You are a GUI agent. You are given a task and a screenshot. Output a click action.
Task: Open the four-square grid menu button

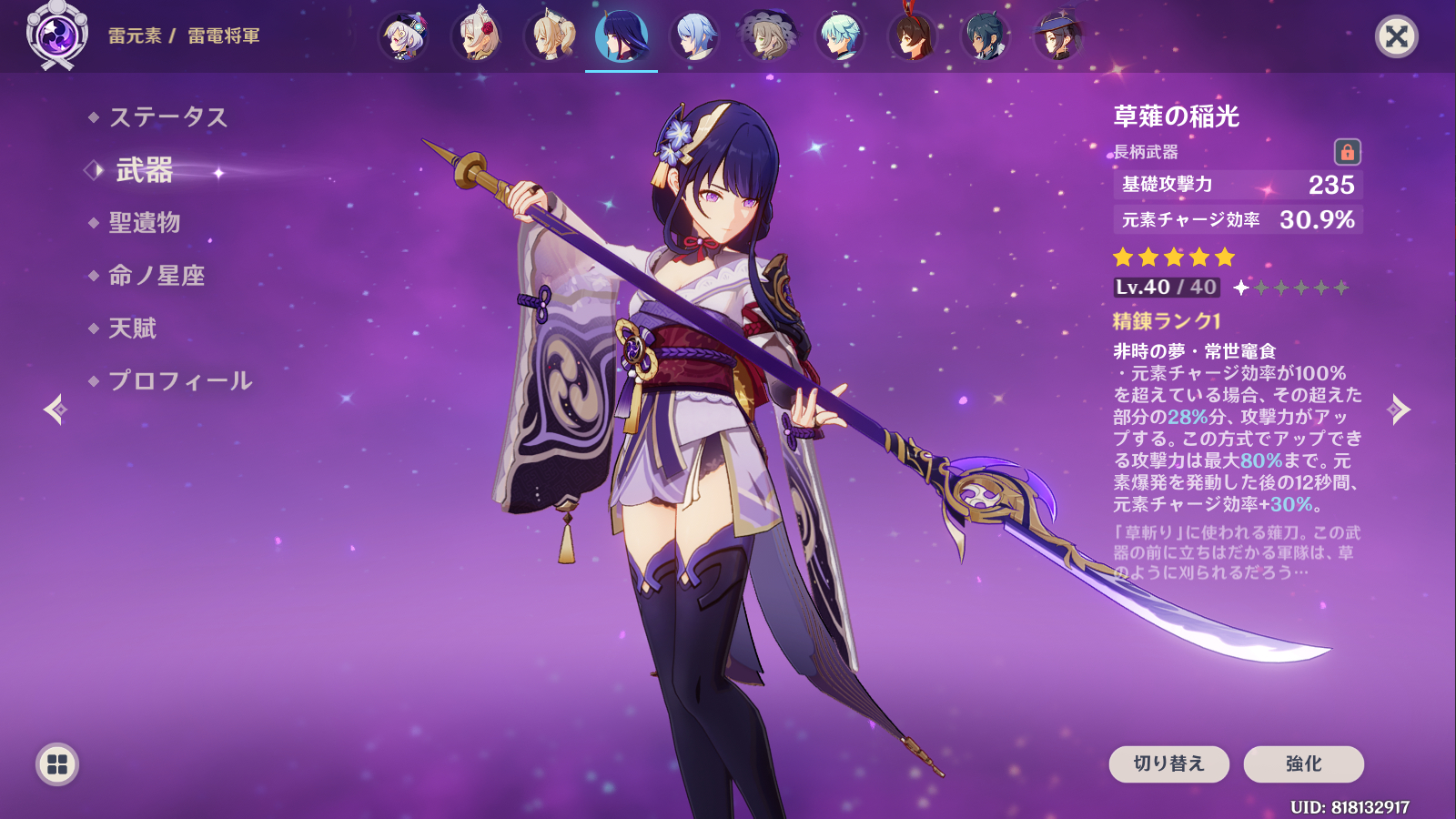57,764
